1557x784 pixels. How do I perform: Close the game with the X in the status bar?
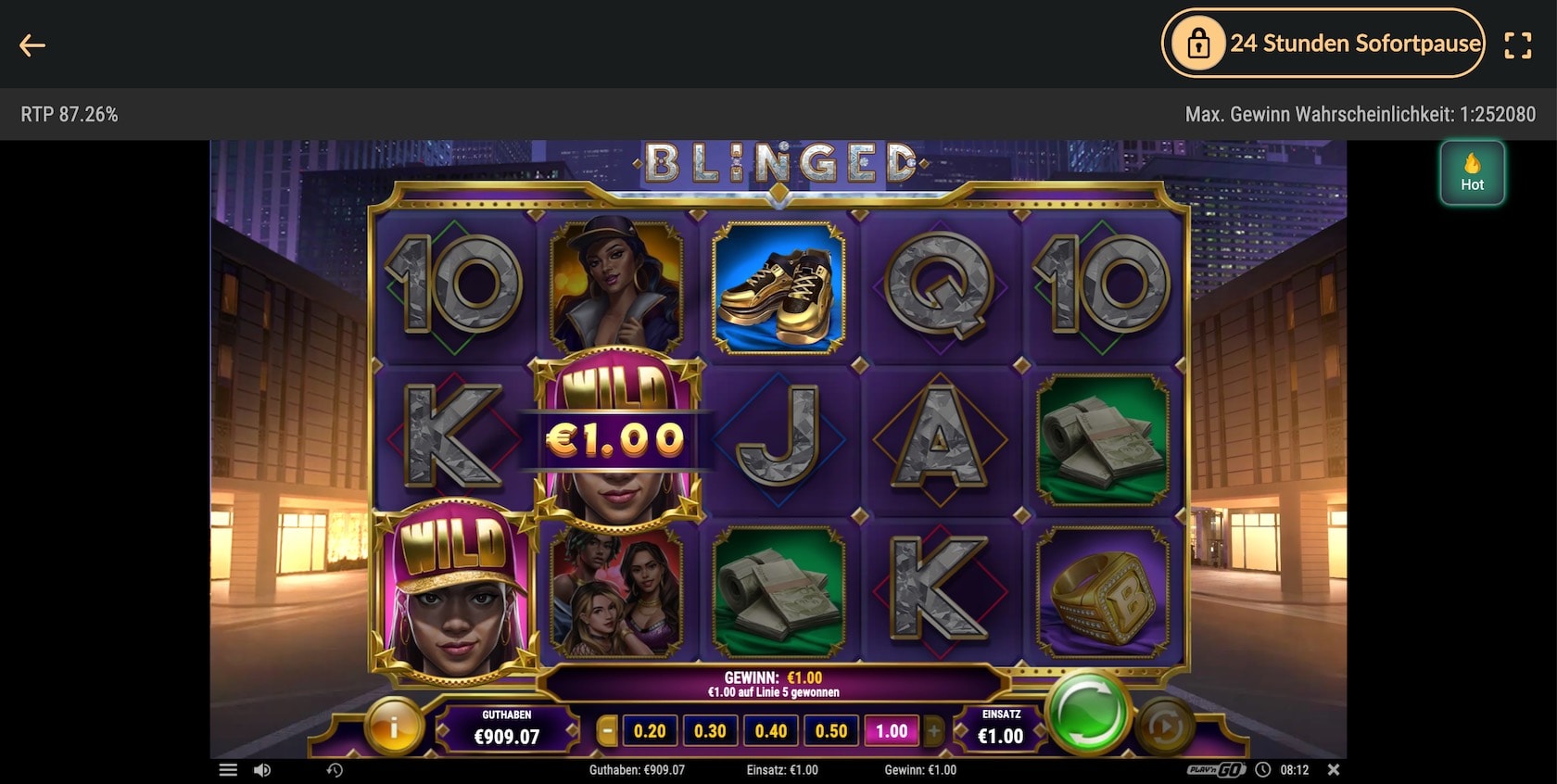[x=1335, y=769]
